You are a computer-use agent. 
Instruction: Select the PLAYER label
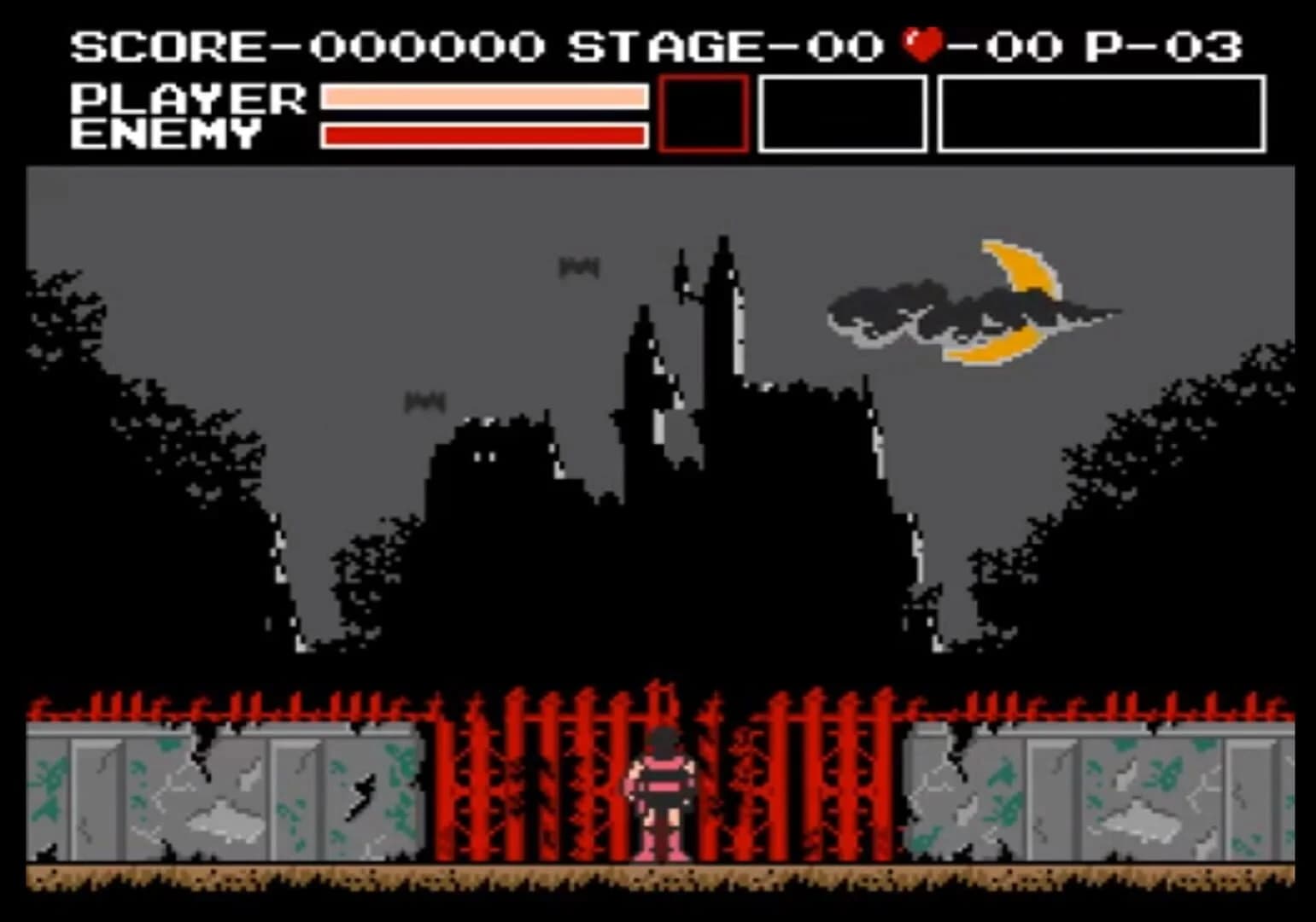[188, 96]
